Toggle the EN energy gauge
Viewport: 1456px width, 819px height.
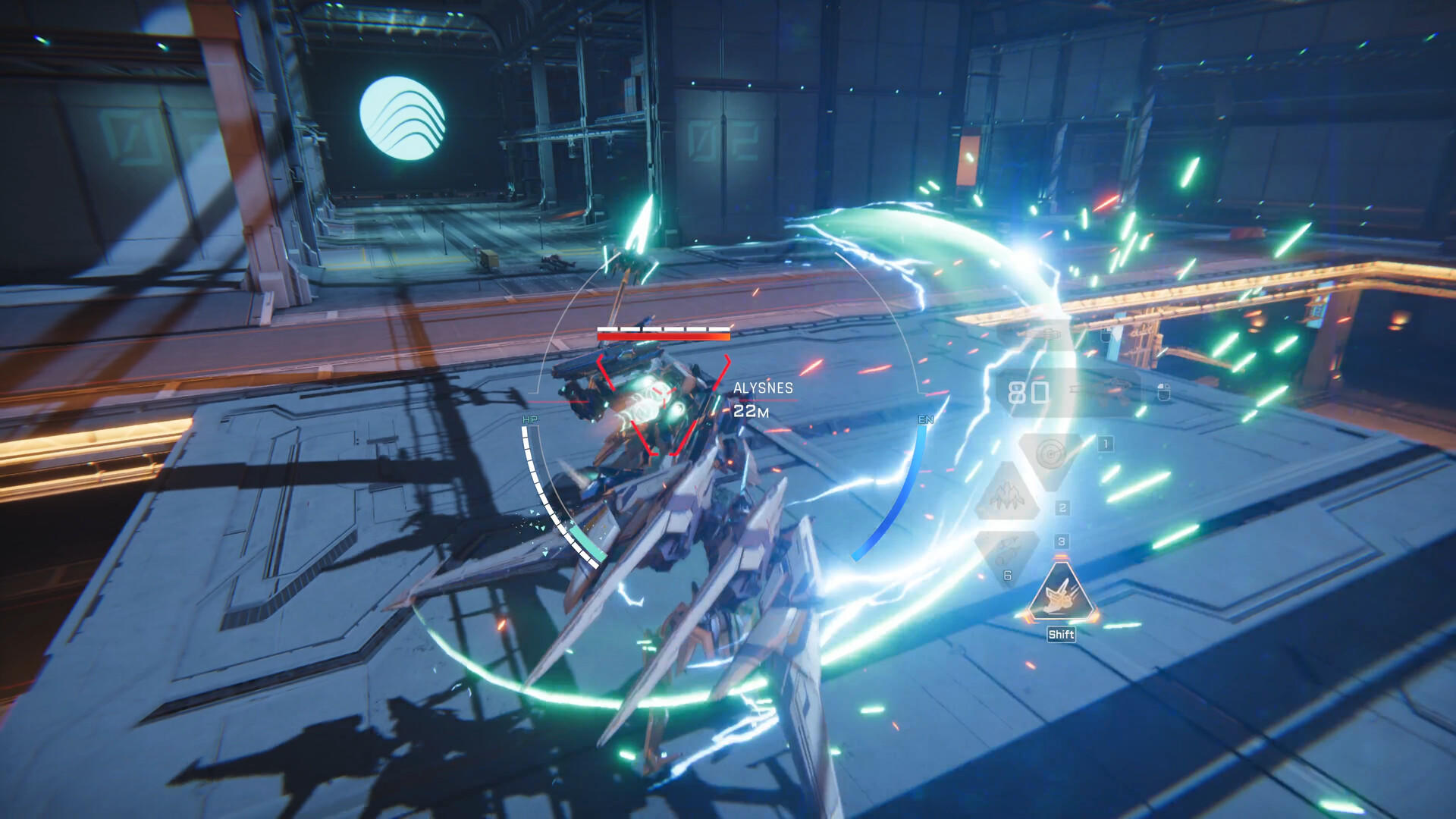(924, 419)
